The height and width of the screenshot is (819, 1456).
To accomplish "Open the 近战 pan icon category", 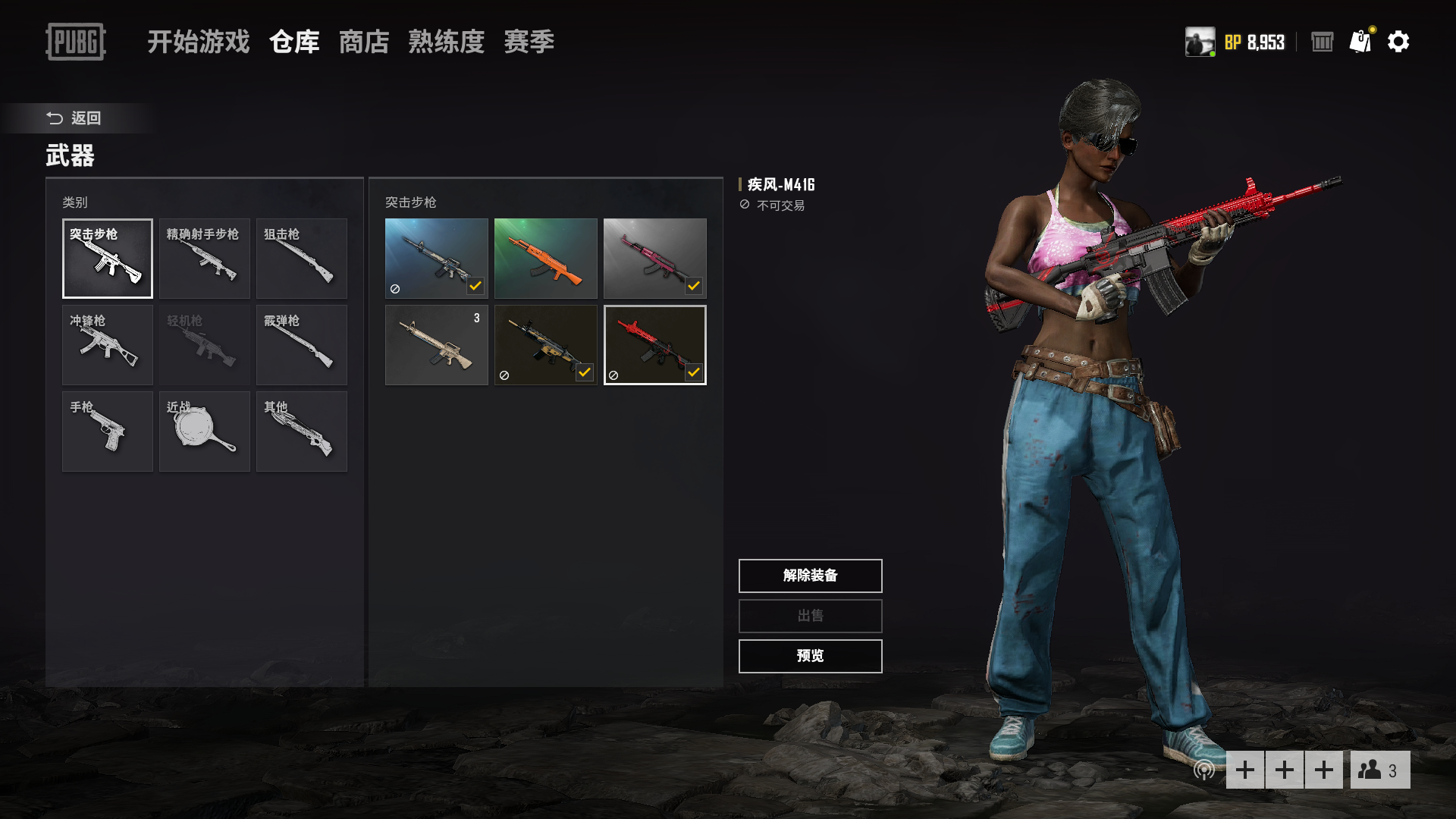I will (204, 431).
